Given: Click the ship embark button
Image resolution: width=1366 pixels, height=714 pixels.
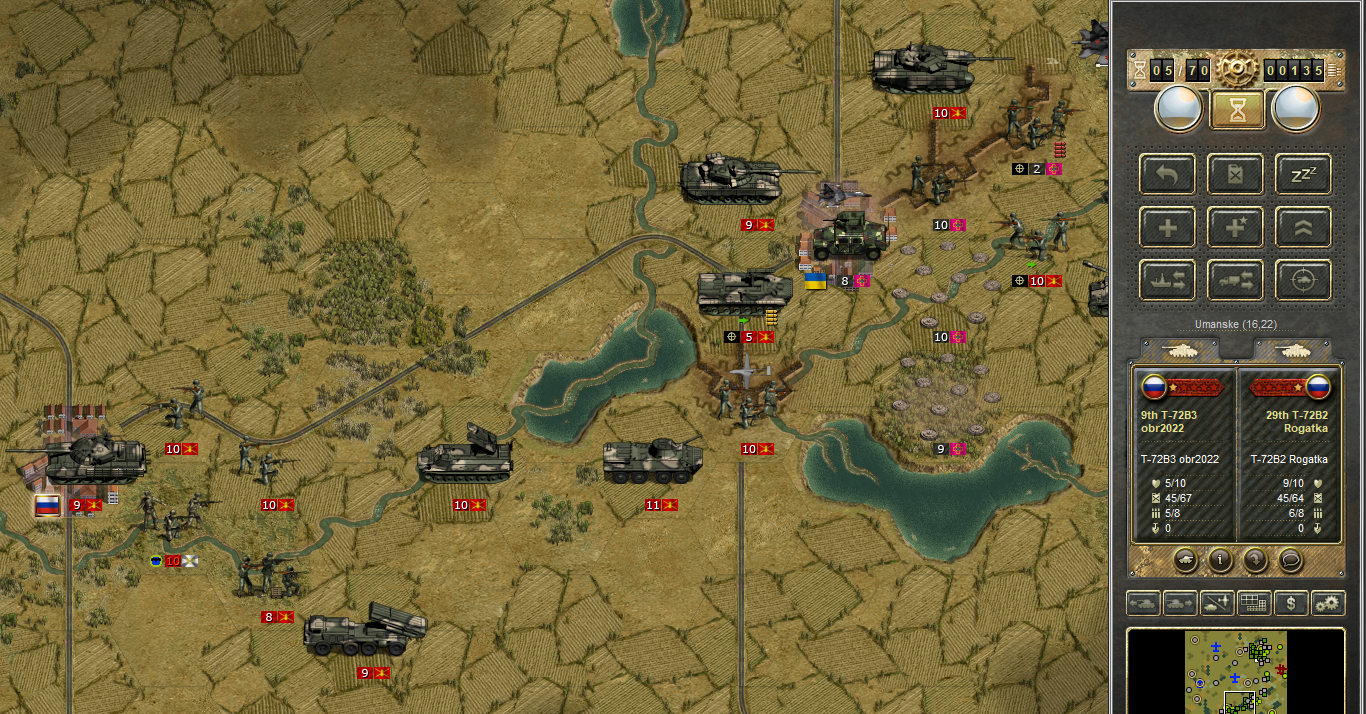Looking at the screenshot, I should 1167,280.
